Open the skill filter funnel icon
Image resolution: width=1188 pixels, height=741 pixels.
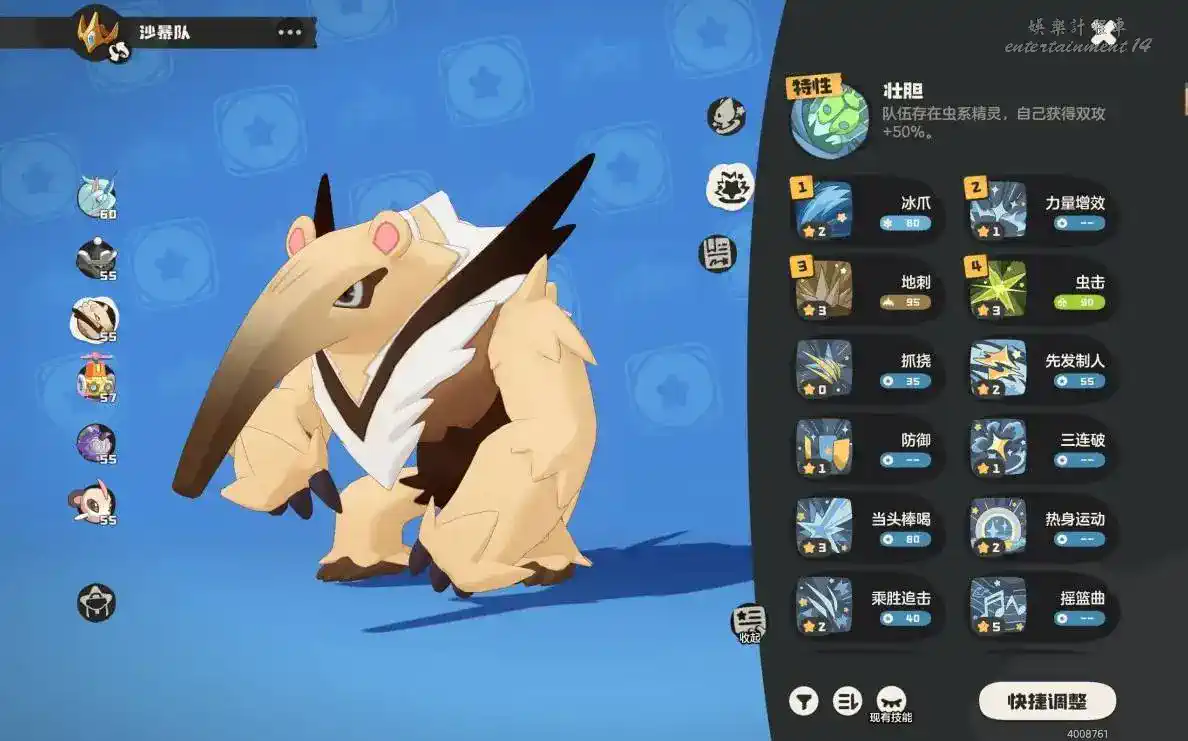coord(803,701)
